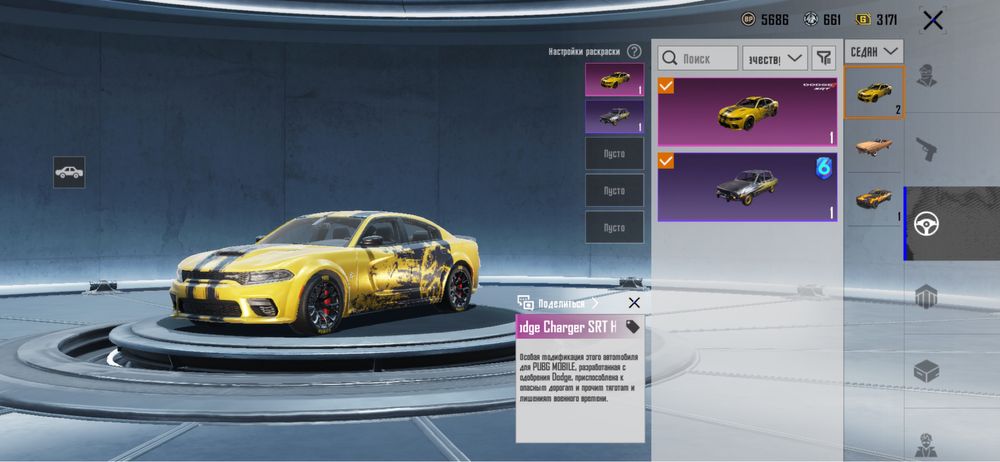Select the silver car paint preset slot
Screen dimensions: 1000x462
click(x=614, y=116)
